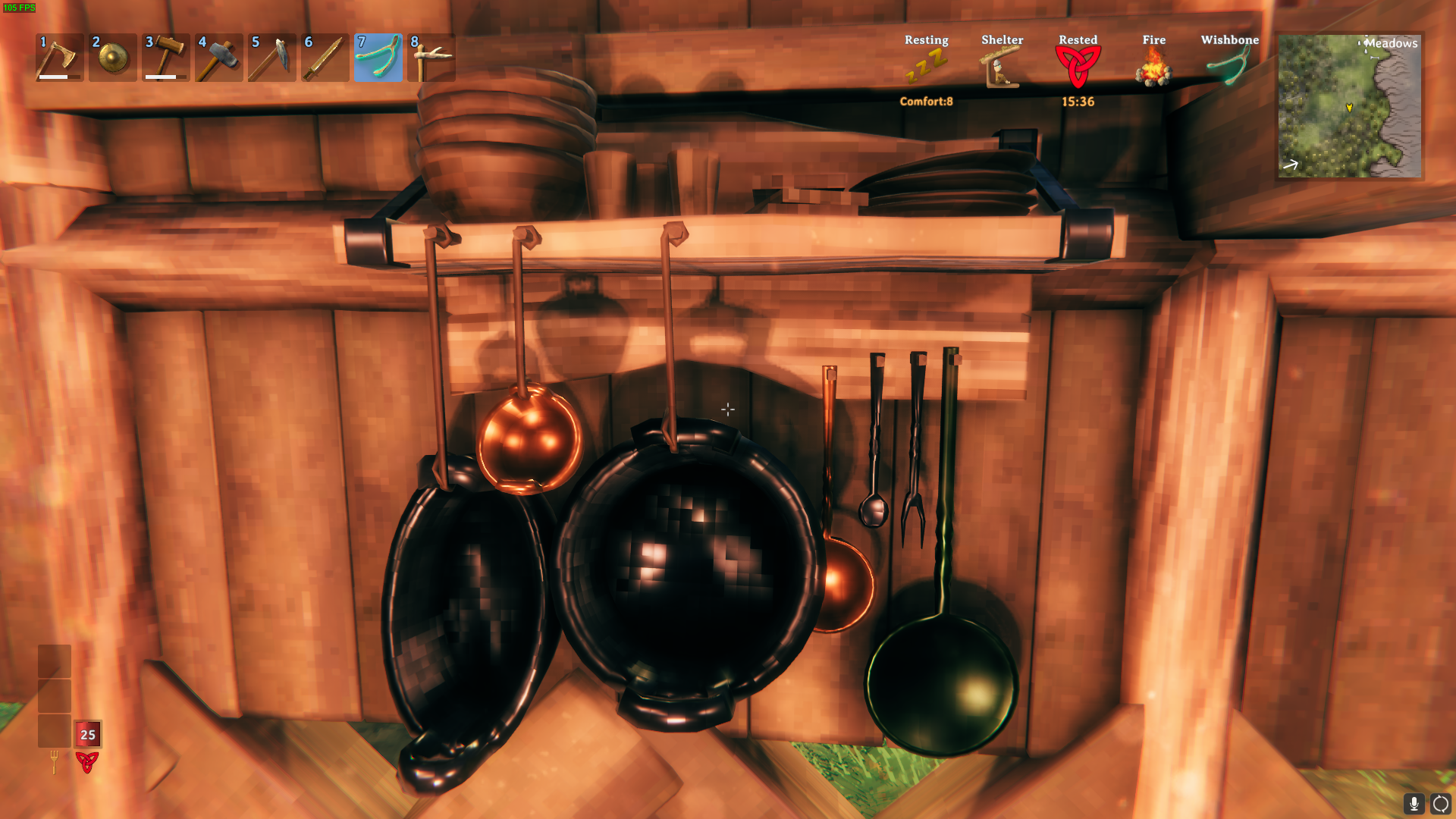This screenshot has height=819, width=1456.
Task: Open the Meadows minimap
Action: click(1349, 106)
